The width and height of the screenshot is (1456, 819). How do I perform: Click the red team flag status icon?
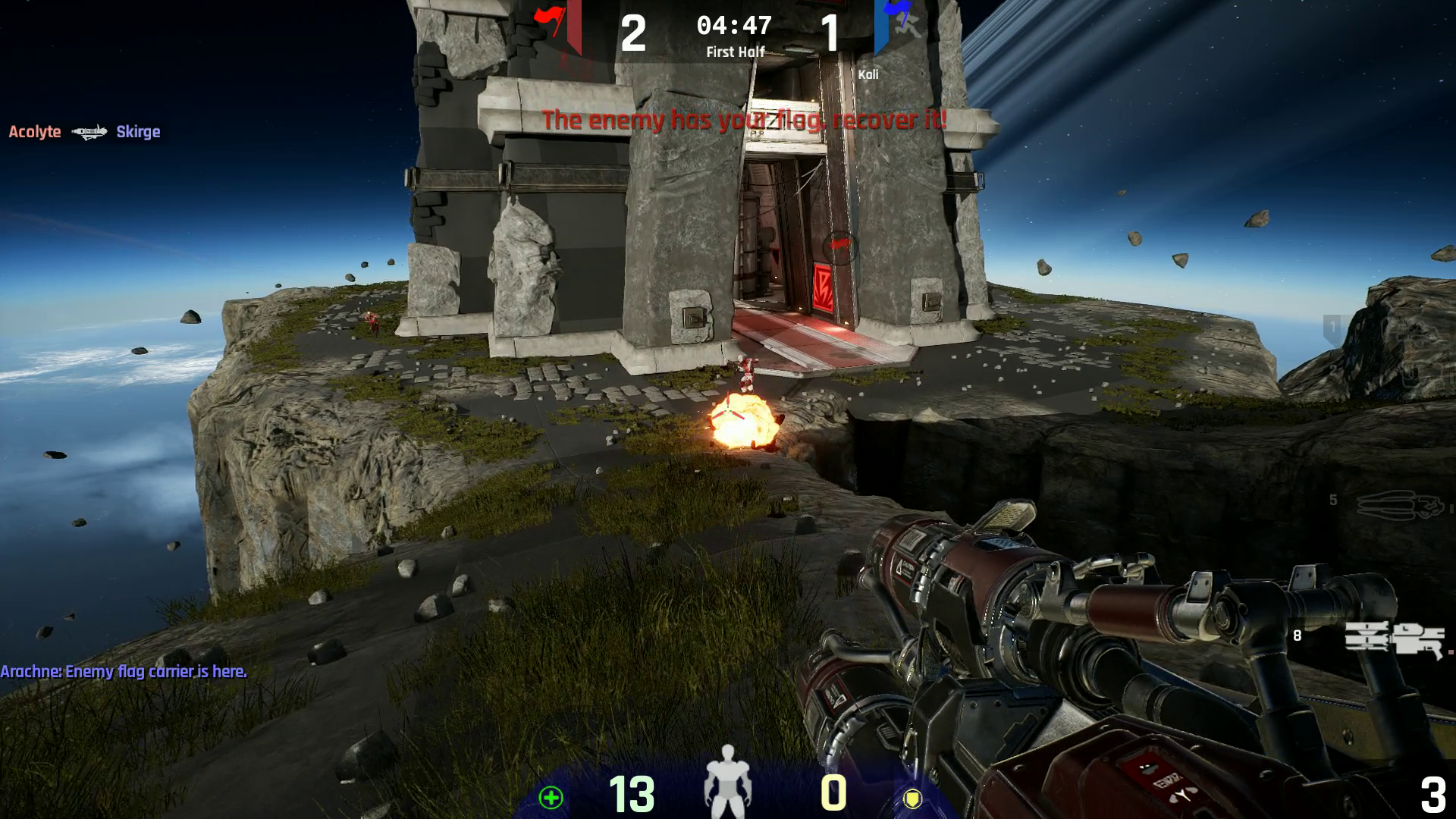[551, 20]
